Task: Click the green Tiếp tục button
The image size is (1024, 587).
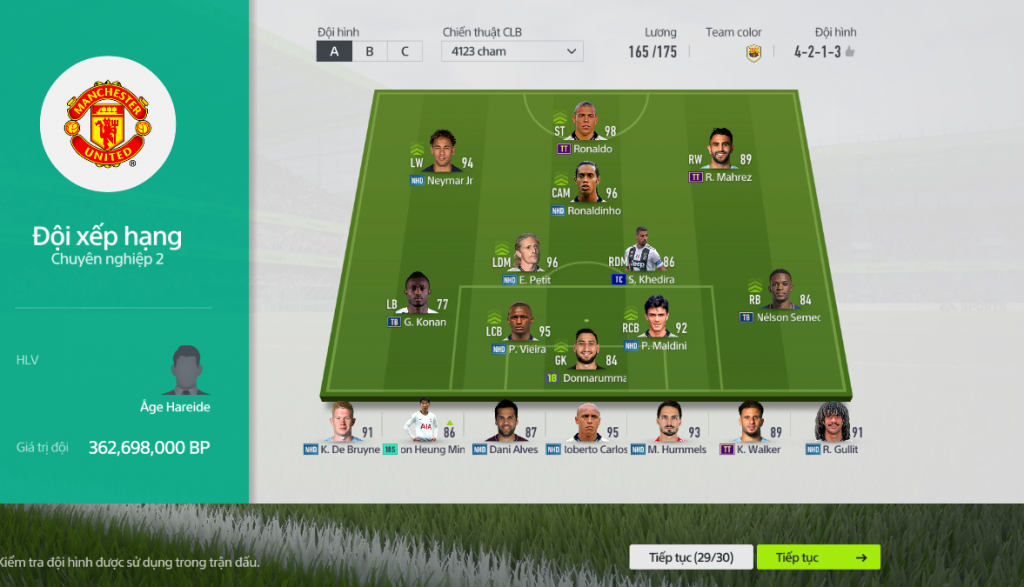Action: coord(818,557)
